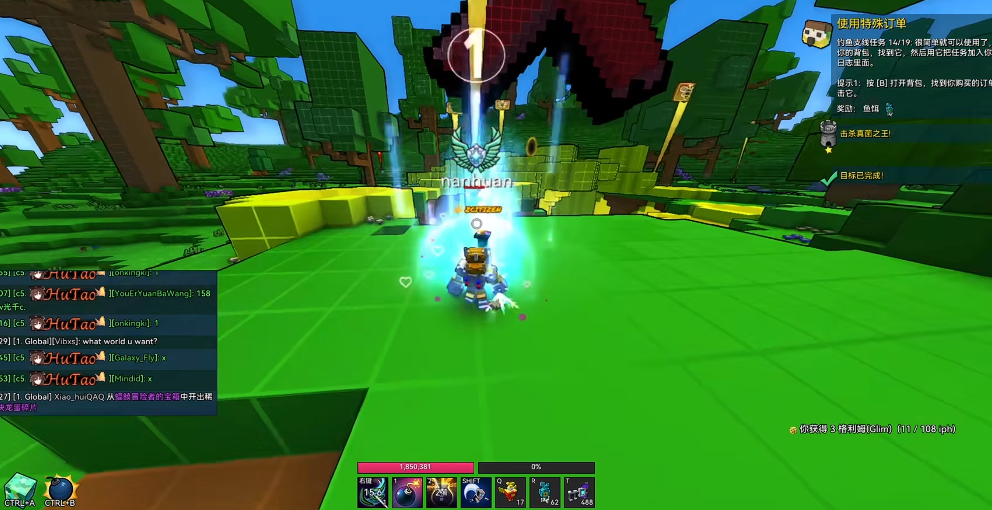Click the parrot quest-giver portrait icon
The image size is (992, 510).
817,34
